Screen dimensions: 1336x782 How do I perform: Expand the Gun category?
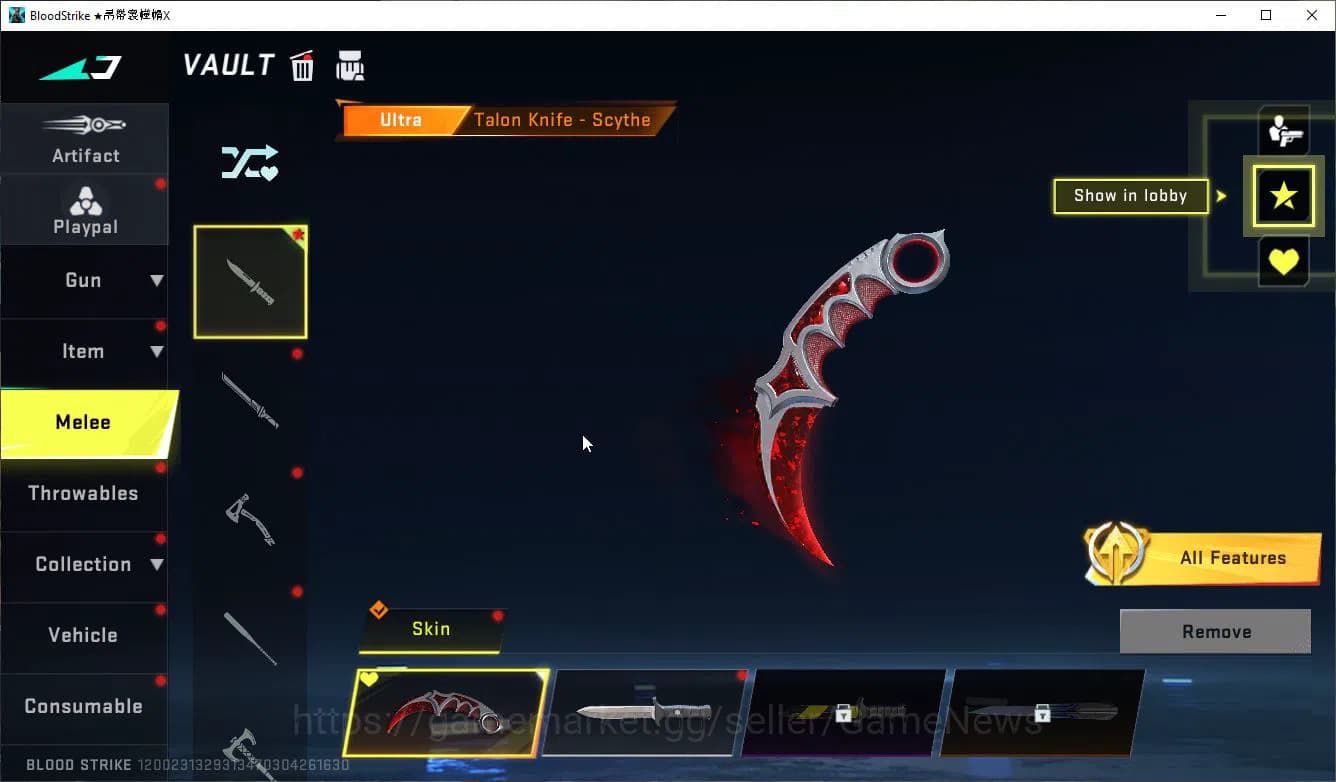[85, 281]
